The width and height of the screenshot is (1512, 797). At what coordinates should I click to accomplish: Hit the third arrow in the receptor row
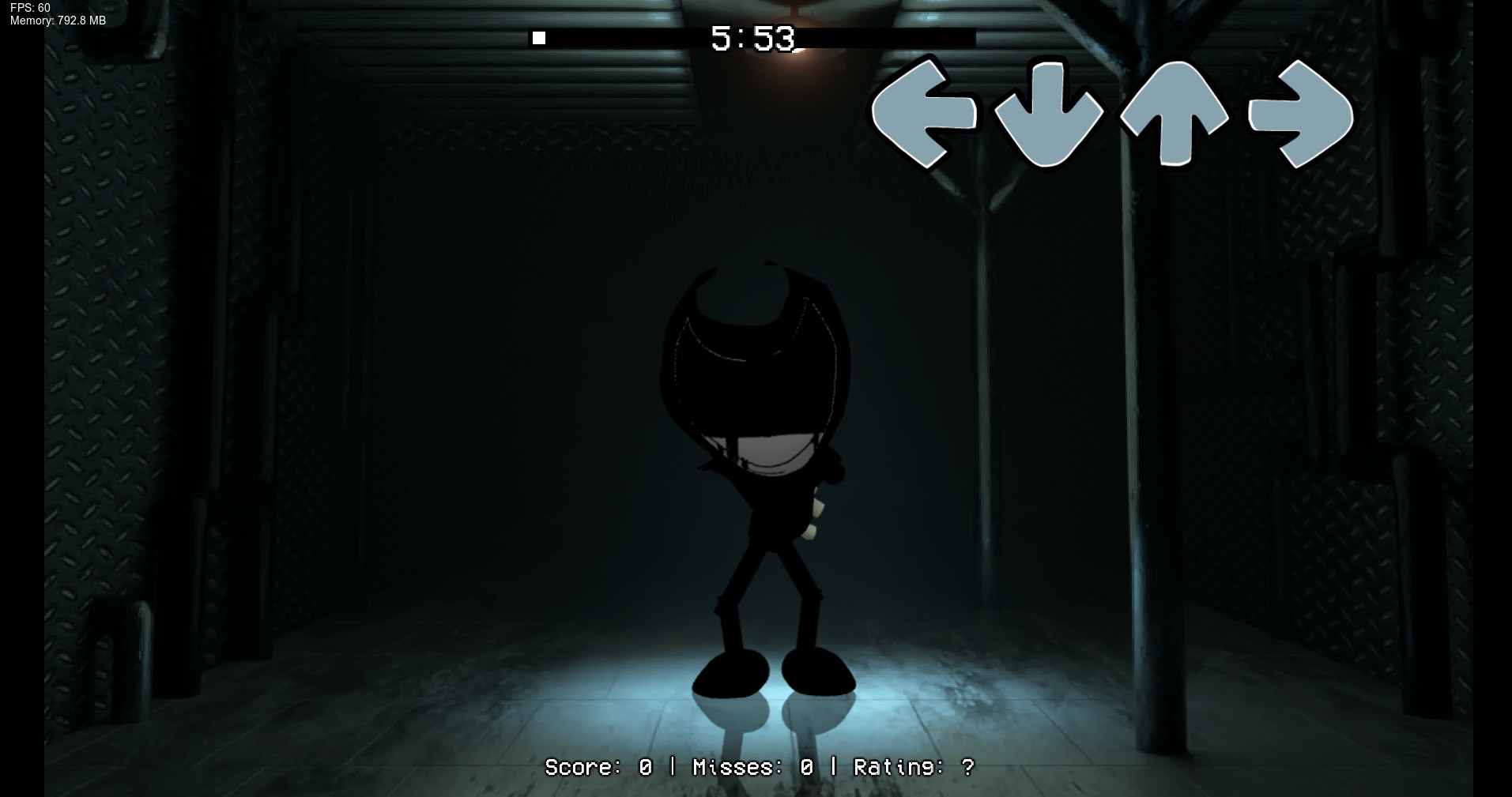[1175, 115]
